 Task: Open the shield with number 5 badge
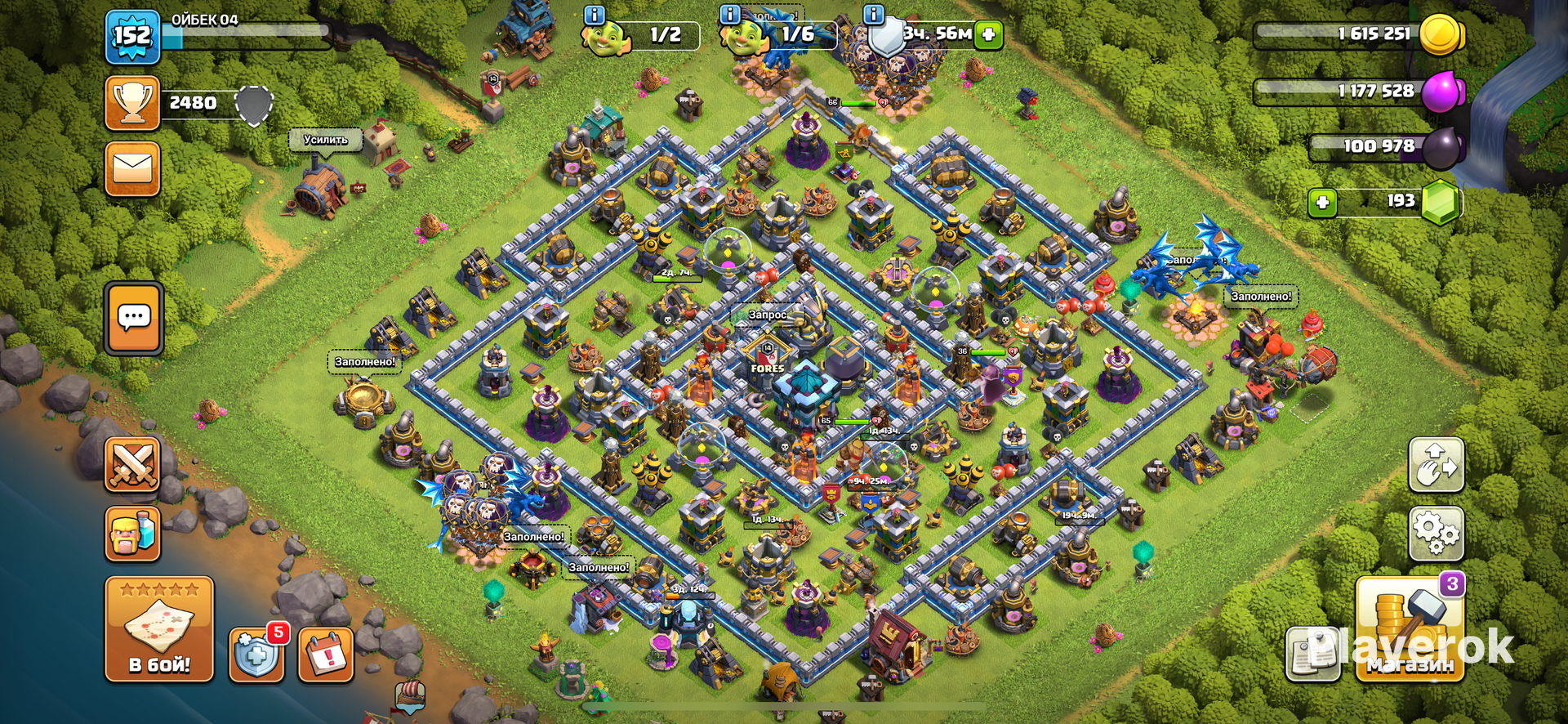tap(256, 655)
